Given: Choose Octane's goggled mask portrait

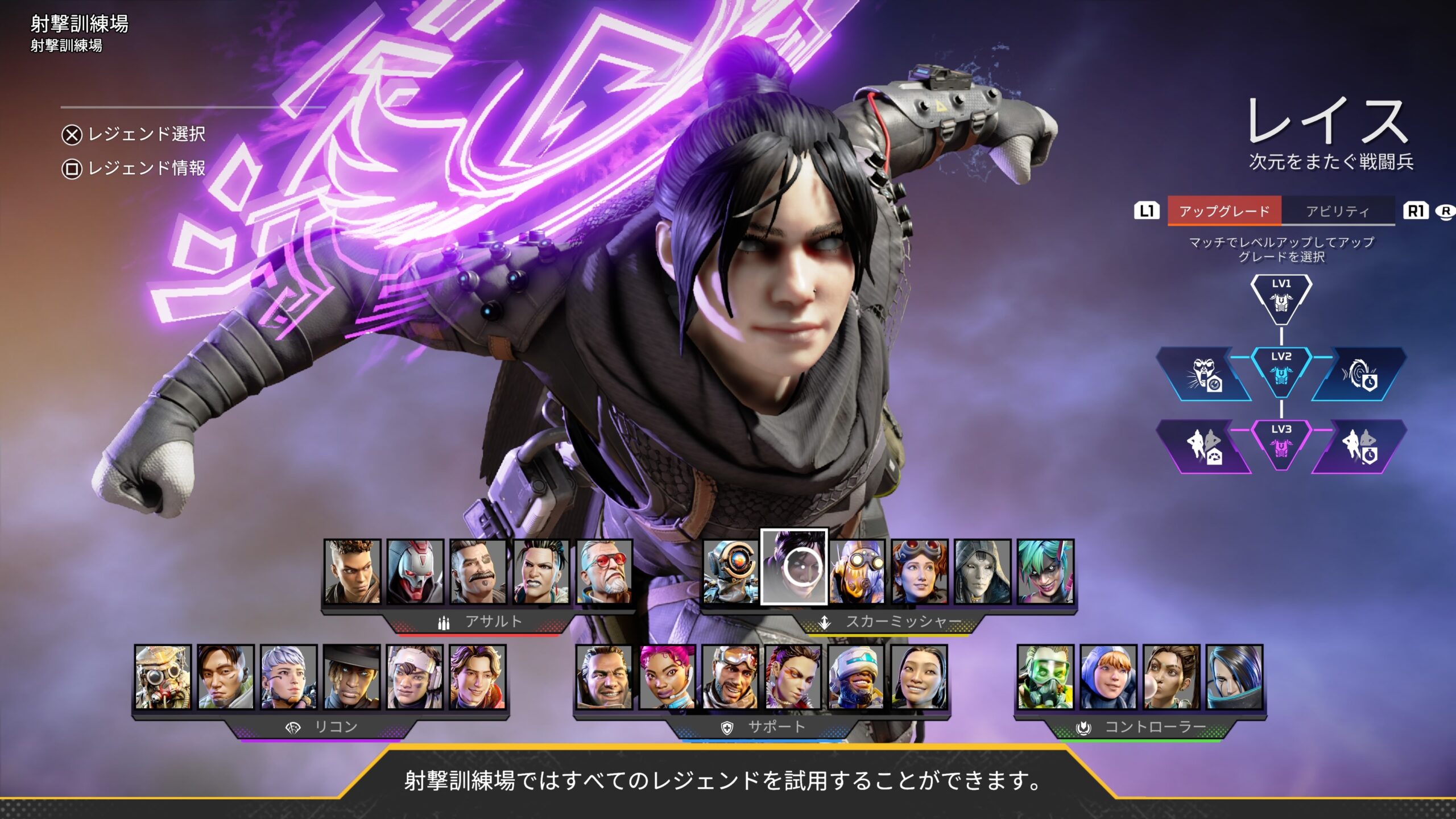Looking at the screenshot, I should [x=857, y=572].
